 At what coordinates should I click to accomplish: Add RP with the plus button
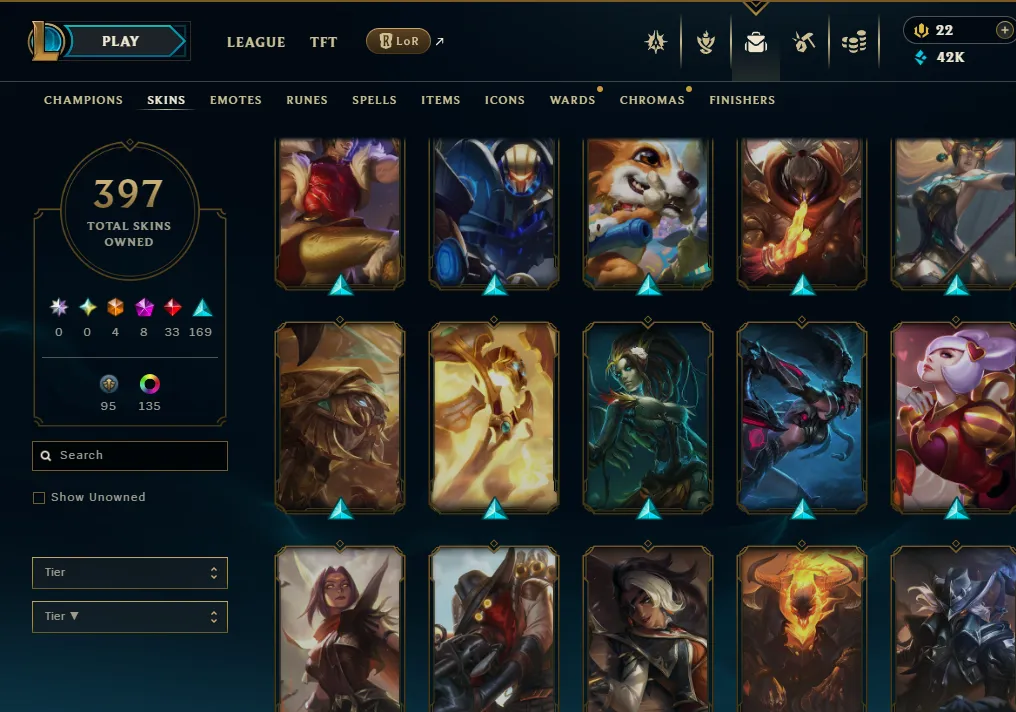(1004, 30)
